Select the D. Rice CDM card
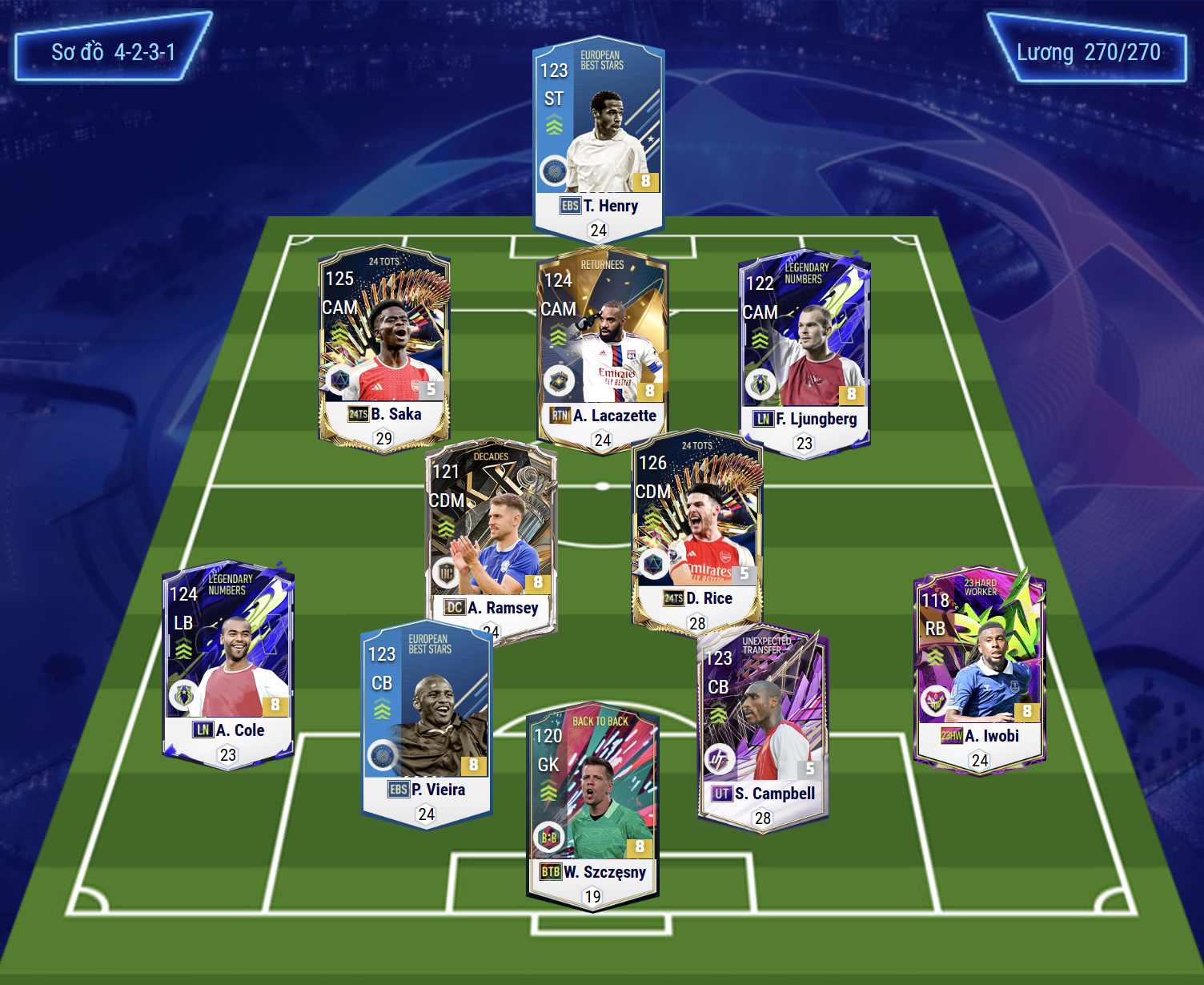Viewport: 1204px width, 985px height. [697, 530]
